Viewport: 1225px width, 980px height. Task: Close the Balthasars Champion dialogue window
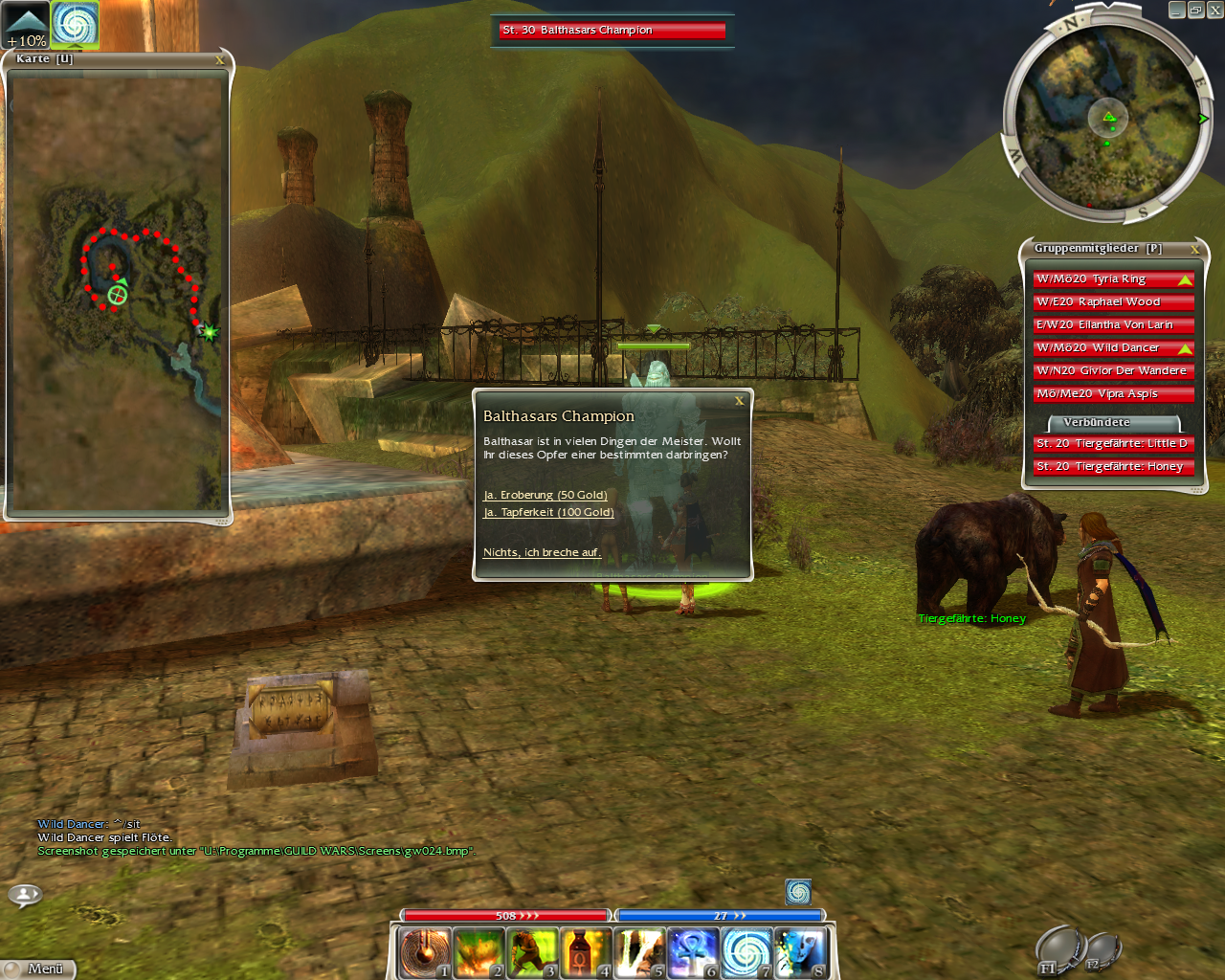coord(739,401)
